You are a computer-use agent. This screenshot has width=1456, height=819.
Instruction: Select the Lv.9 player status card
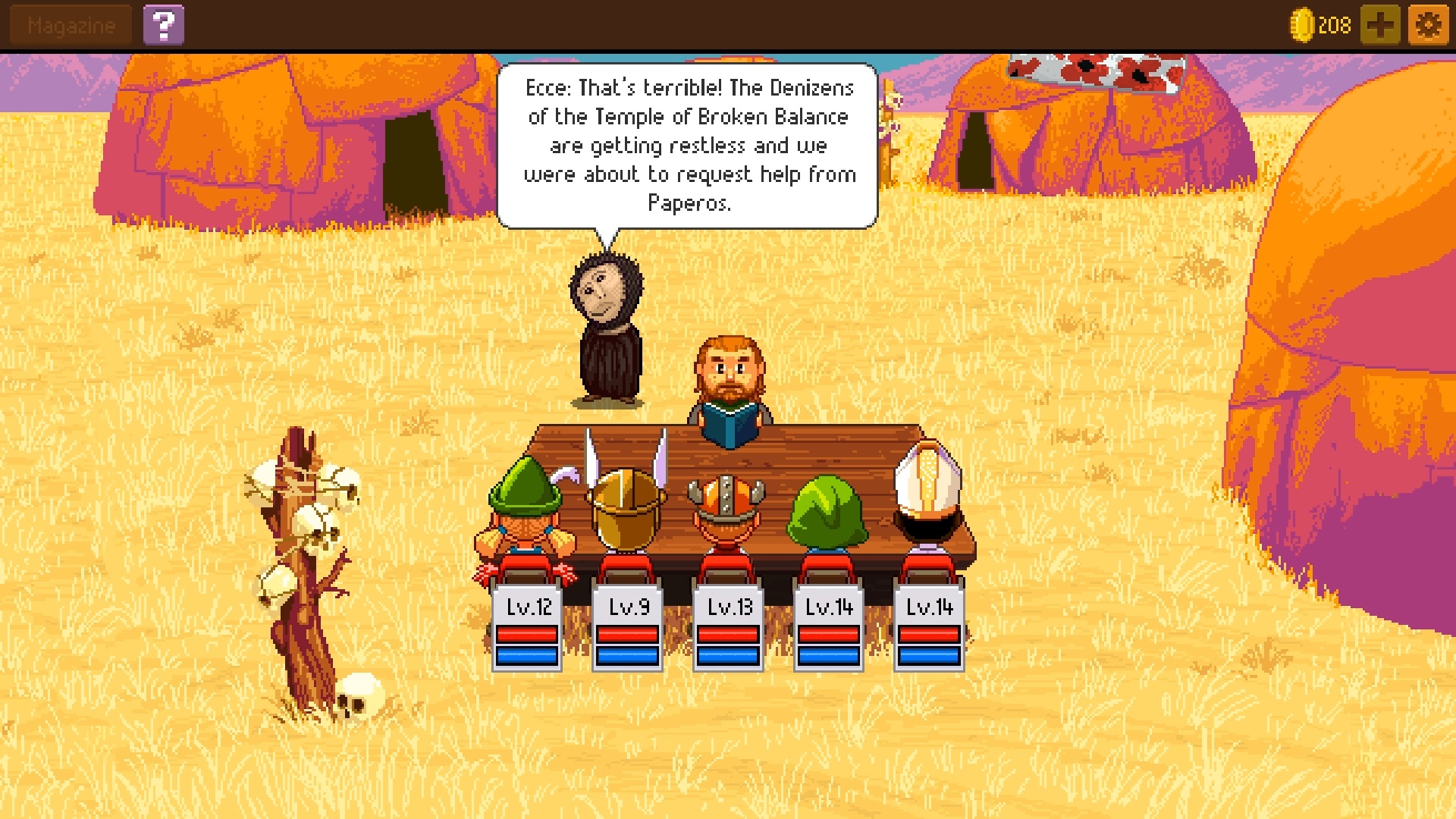(628, 627)
